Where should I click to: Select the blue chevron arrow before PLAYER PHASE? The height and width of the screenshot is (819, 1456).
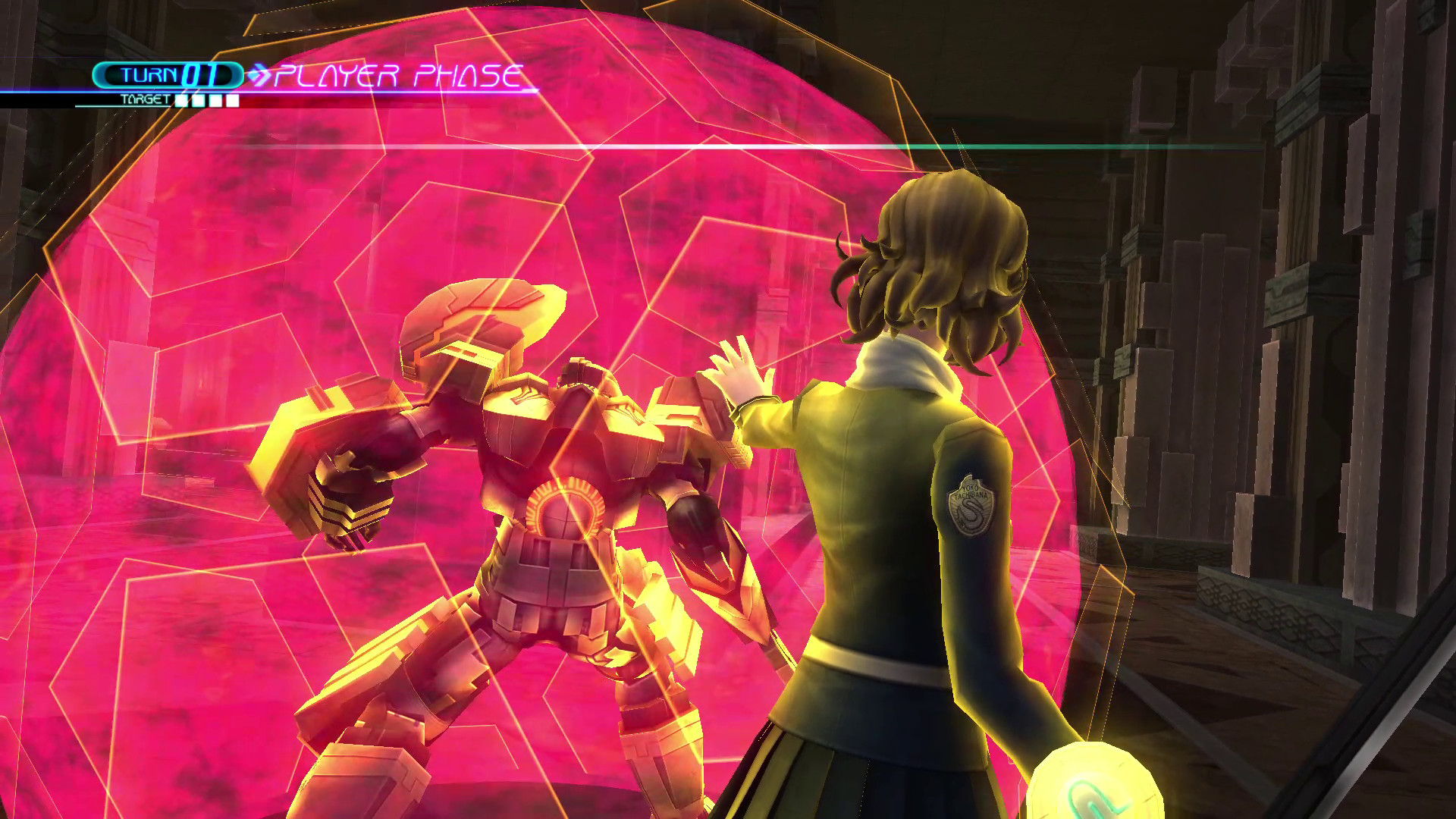[x=261, y=76]
